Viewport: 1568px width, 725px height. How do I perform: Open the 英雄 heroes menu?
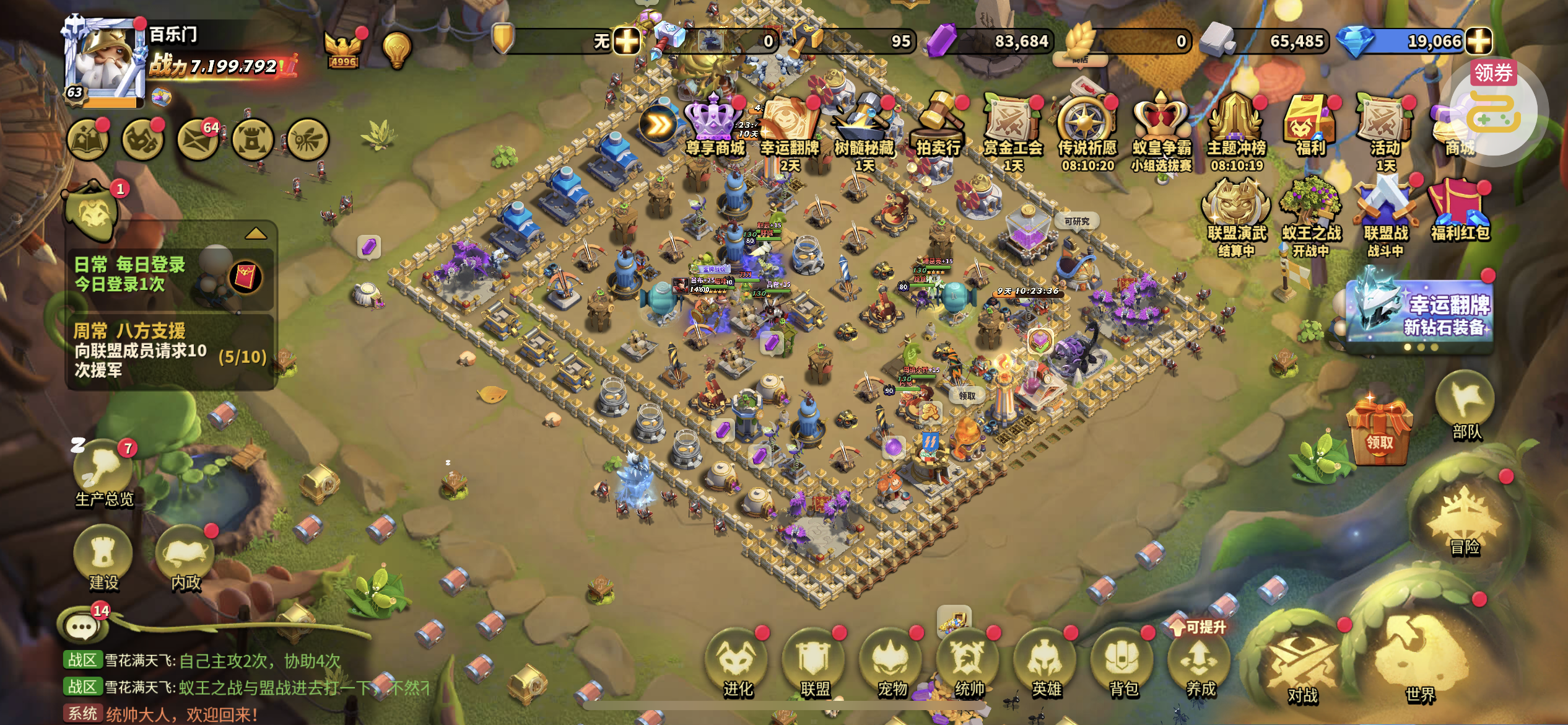tap(1046, 663)
